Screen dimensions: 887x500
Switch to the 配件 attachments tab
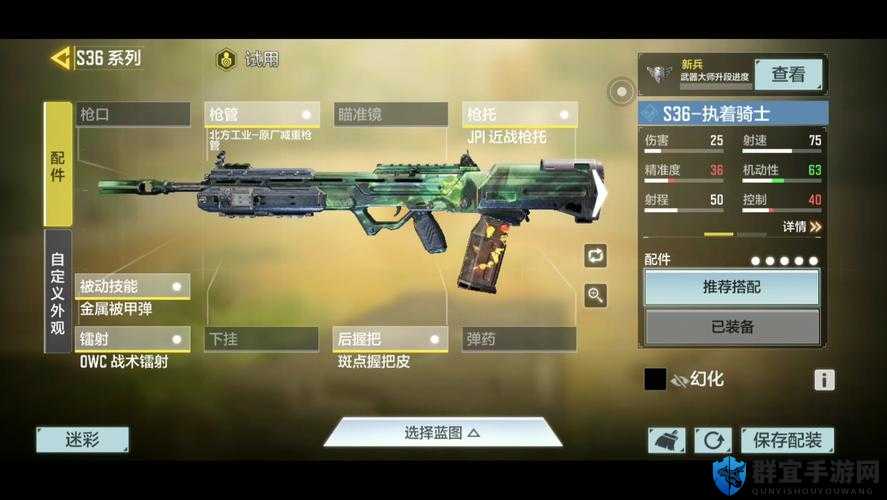[x=58, y=163]
